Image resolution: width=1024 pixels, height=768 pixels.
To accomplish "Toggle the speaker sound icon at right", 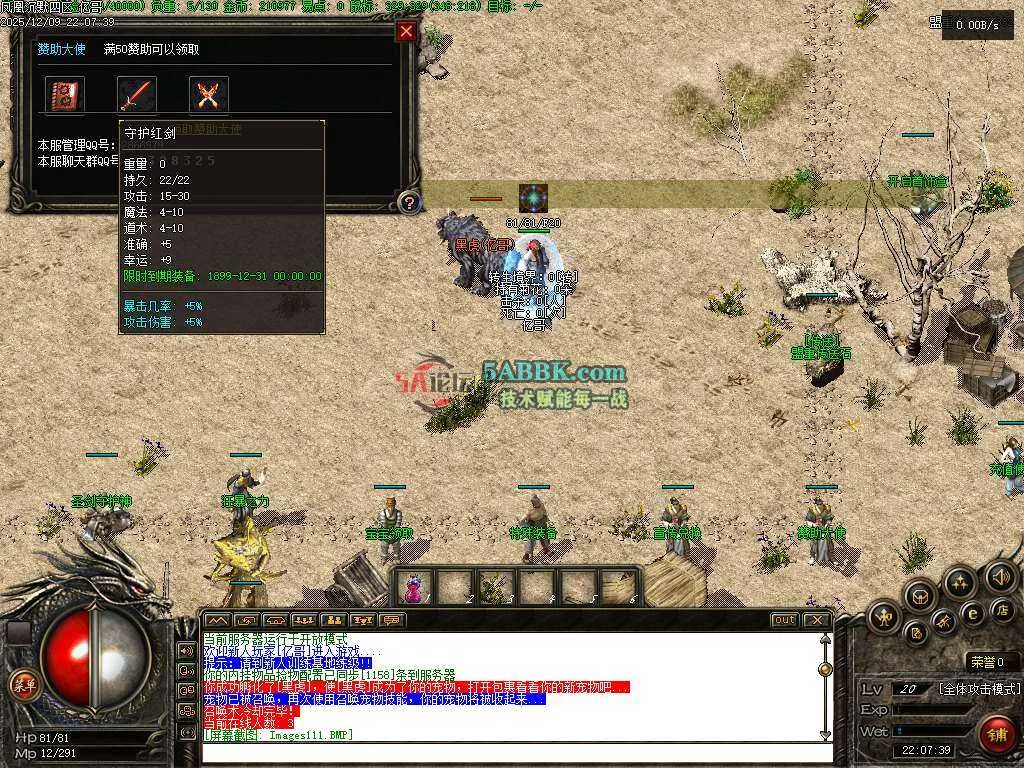I will (1000, 577).
